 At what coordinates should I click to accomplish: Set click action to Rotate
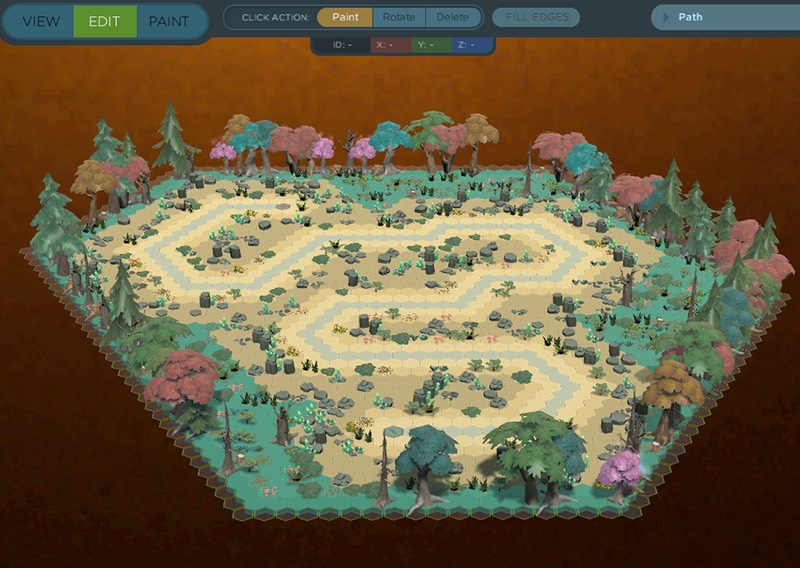click(399, 17)
